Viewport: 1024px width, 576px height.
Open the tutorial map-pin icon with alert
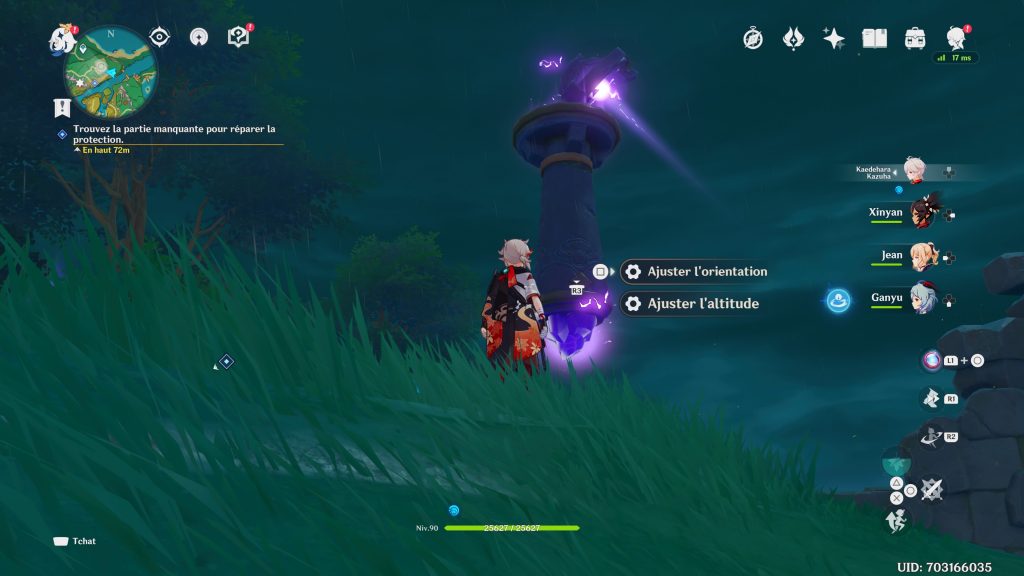point(238,37)
